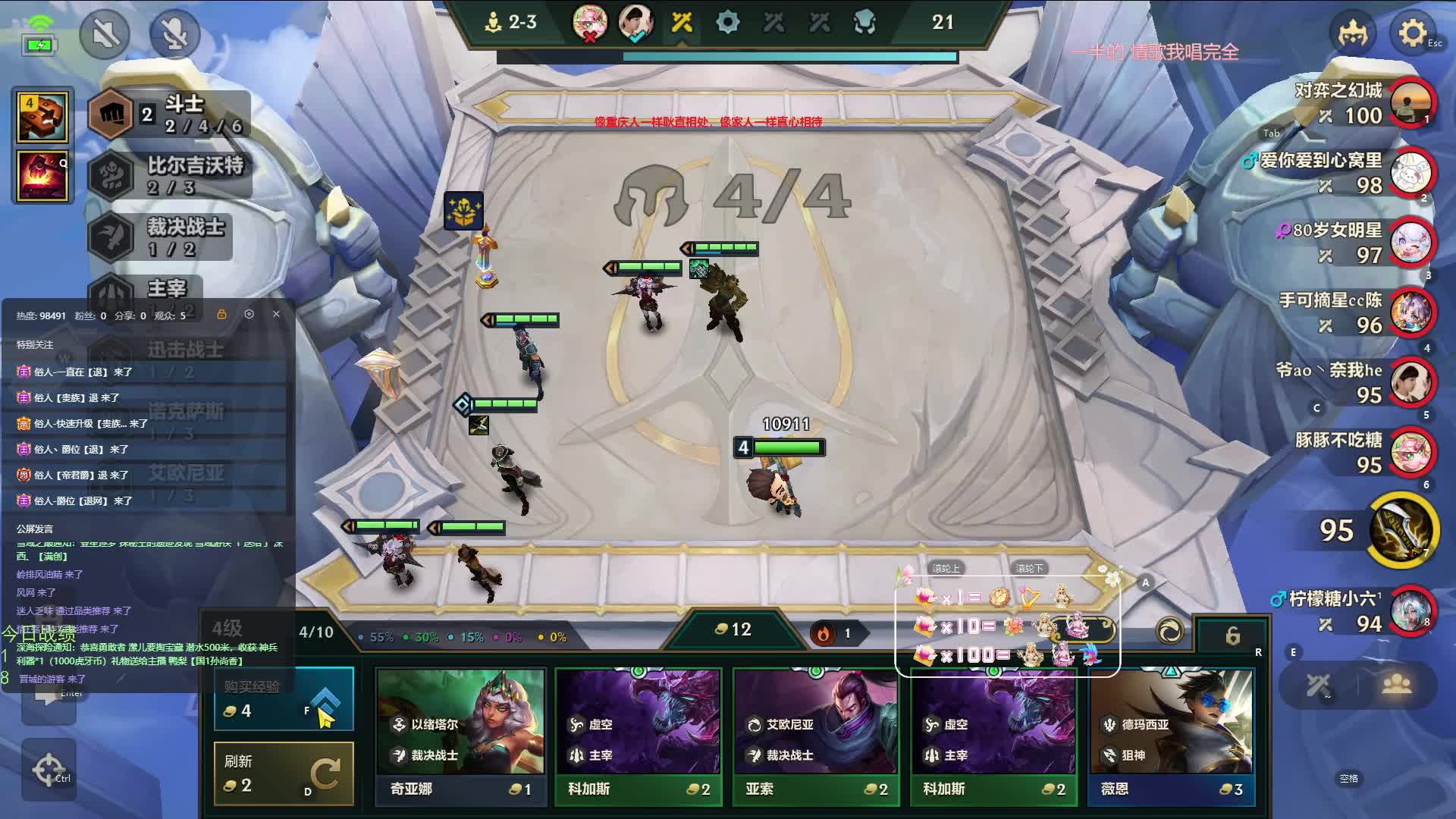Select the 裁决战士 trait entry

point(161,237)
